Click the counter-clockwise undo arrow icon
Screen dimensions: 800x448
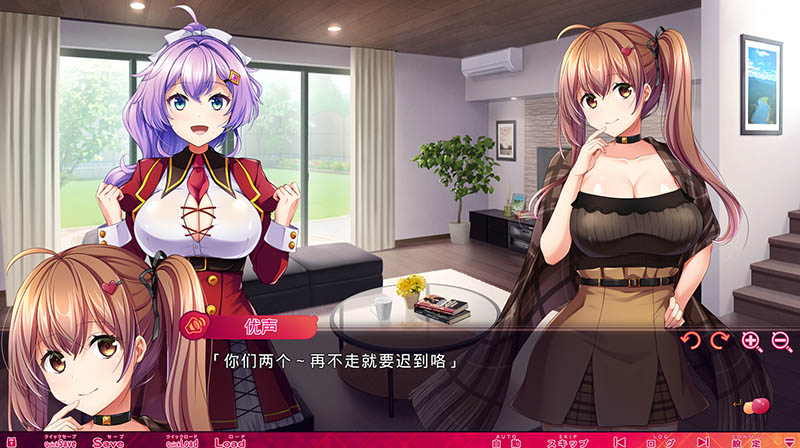[x=690, y=341]
